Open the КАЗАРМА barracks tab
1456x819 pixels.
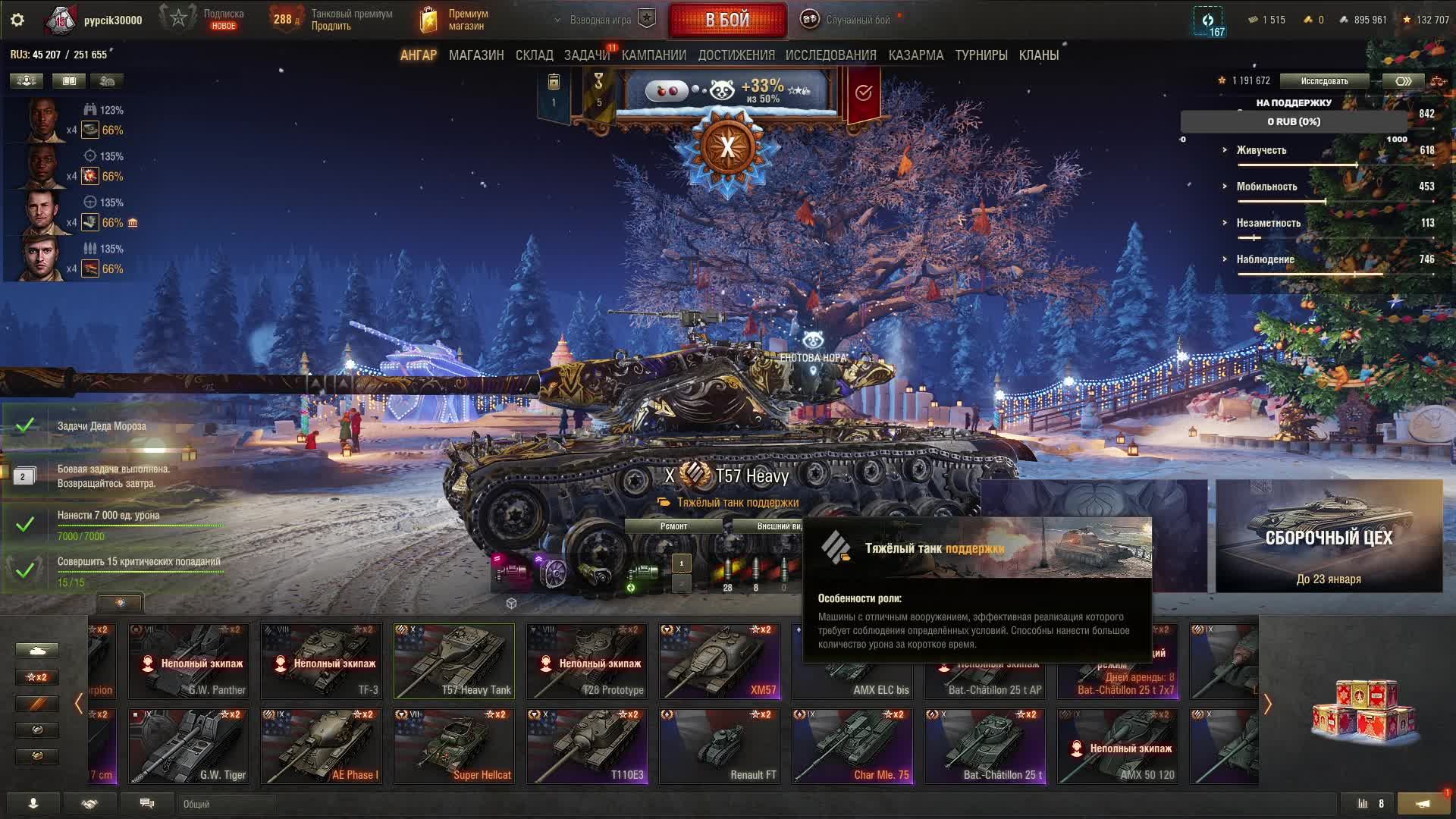click(x=915, y=55)
